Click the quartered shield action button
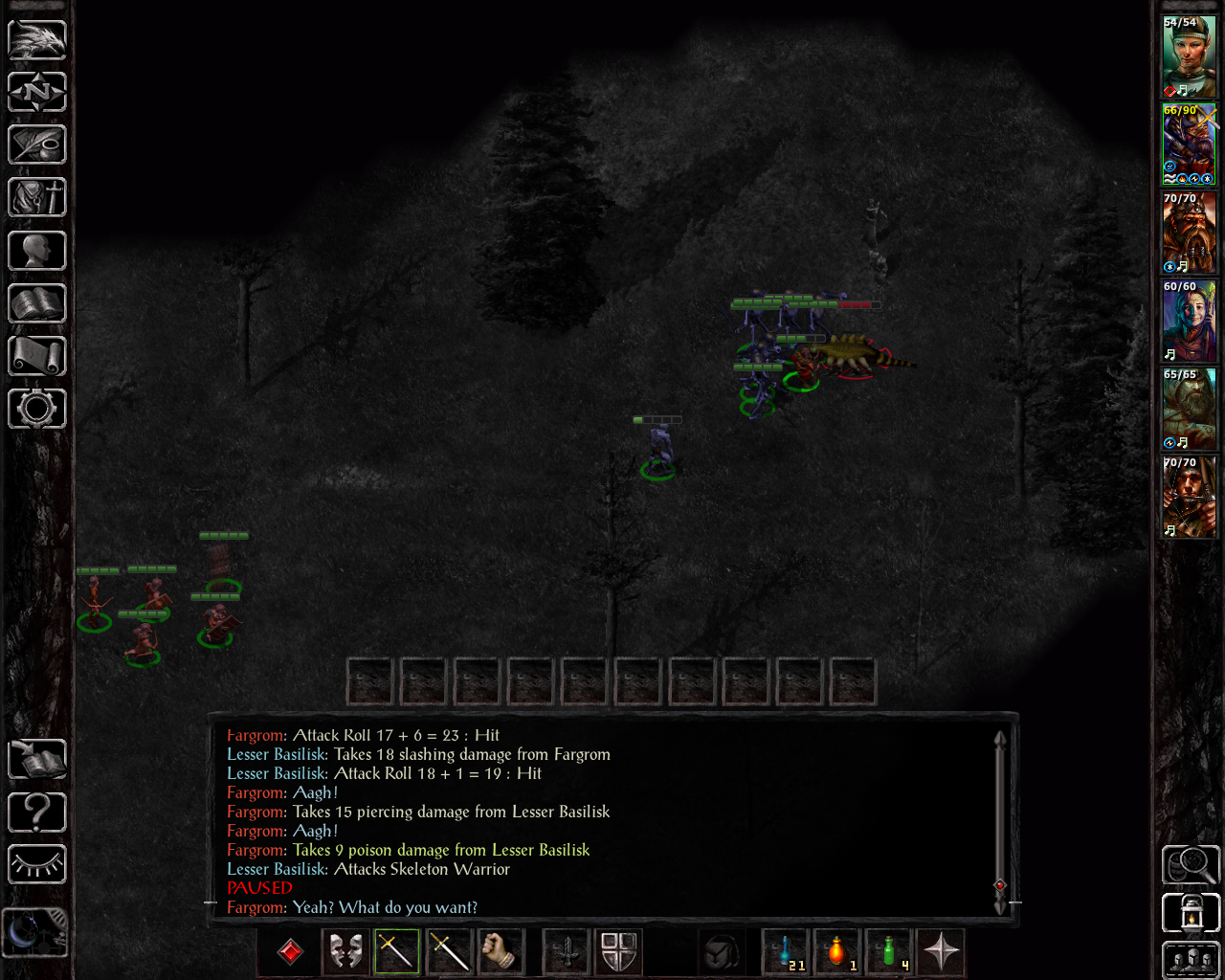 click(x=618, y=951)
